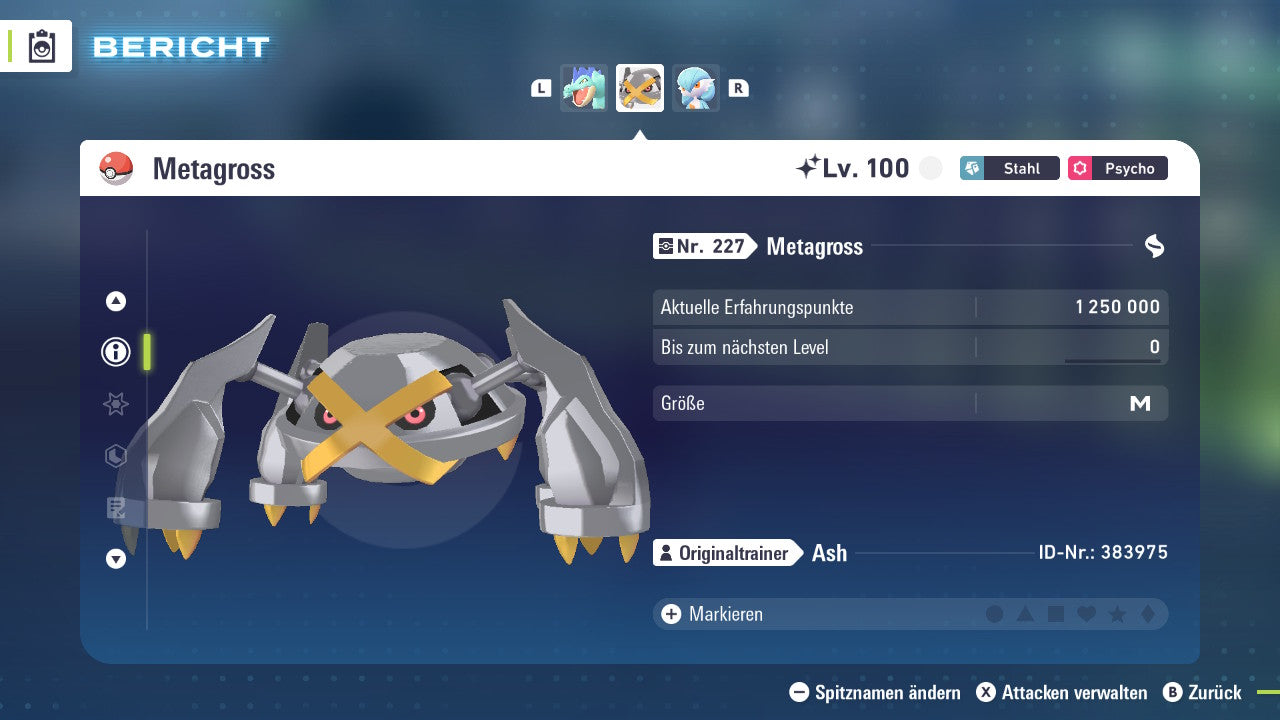
Task: Click the down arrow below page tabs
Action: coord(116,560)
